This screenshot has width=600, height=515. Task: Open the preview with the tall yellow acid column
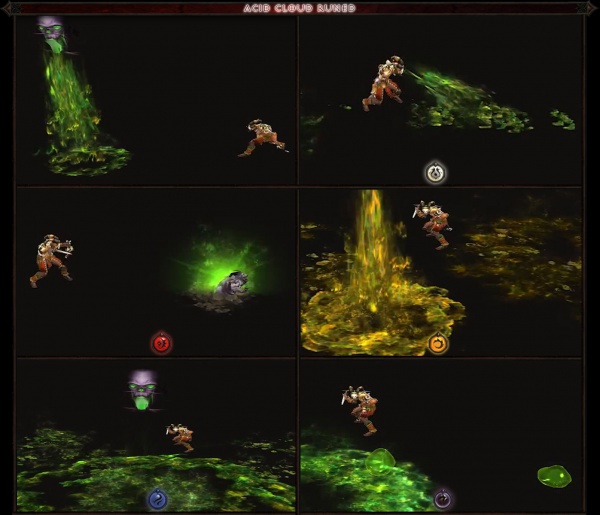click(x=440, y=272)
